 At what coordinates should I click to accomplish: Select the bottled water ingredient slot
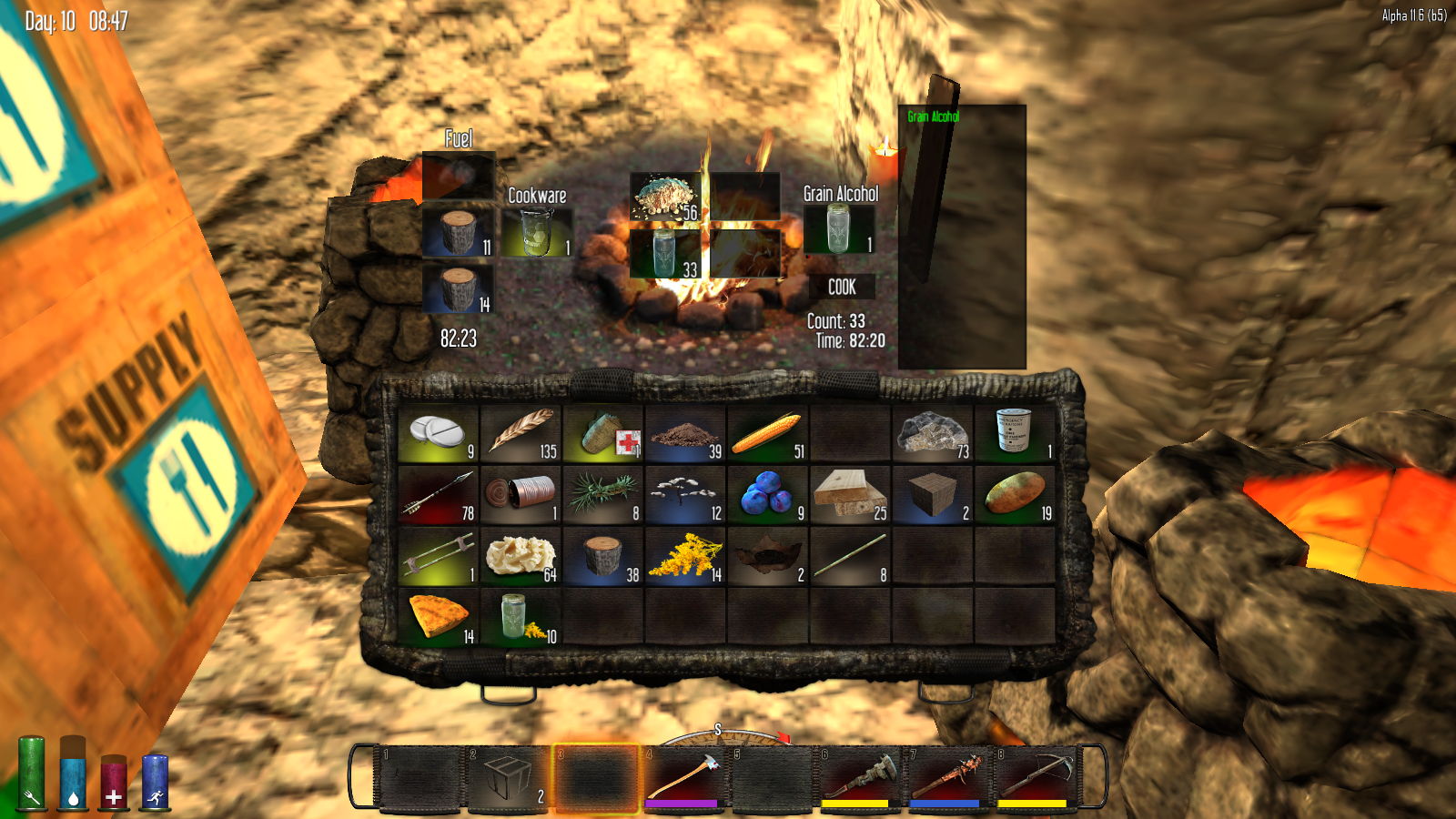click(666, 253)
